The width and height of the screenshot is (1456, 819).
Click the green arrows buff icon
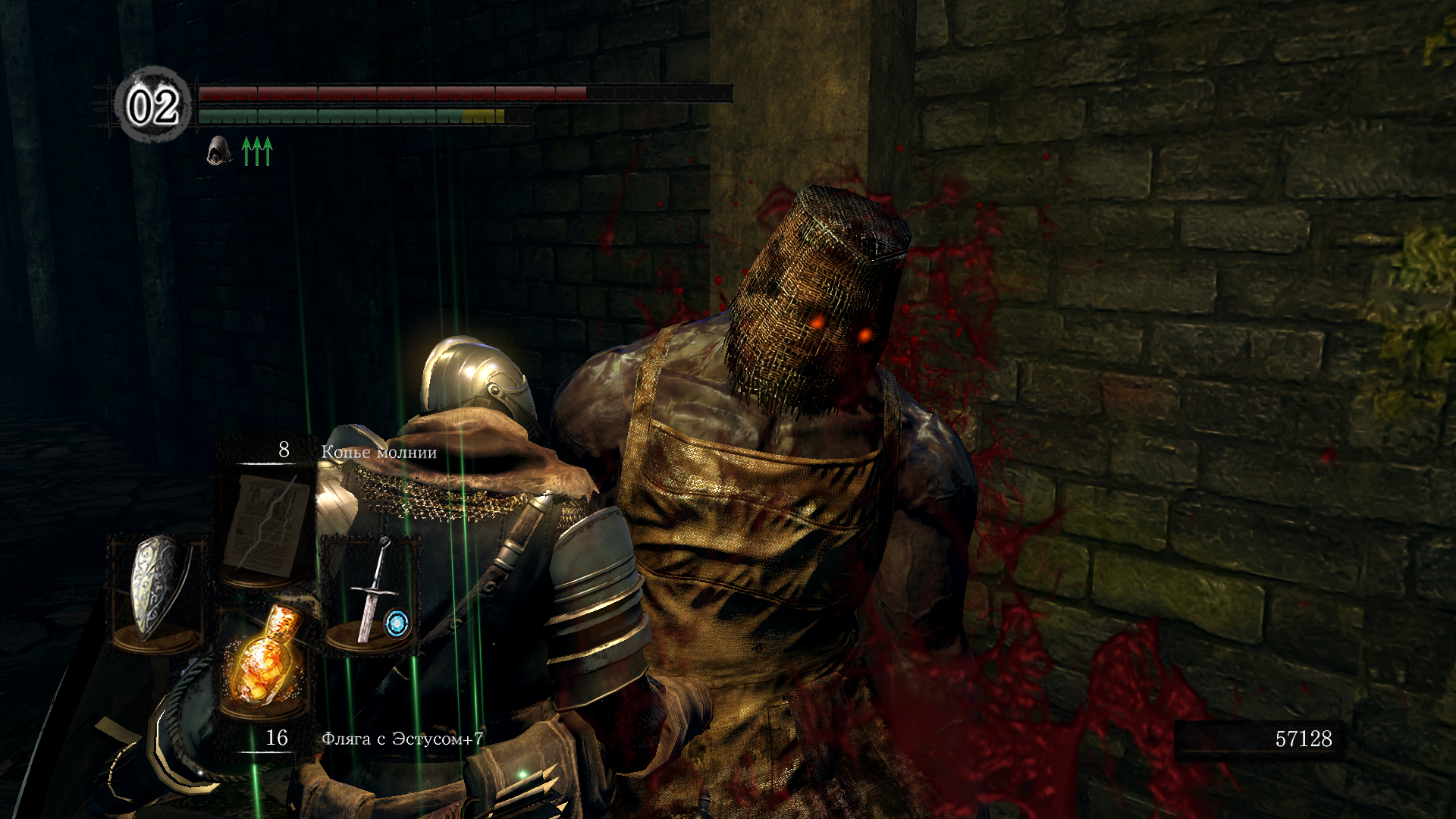tap(256, 152)
